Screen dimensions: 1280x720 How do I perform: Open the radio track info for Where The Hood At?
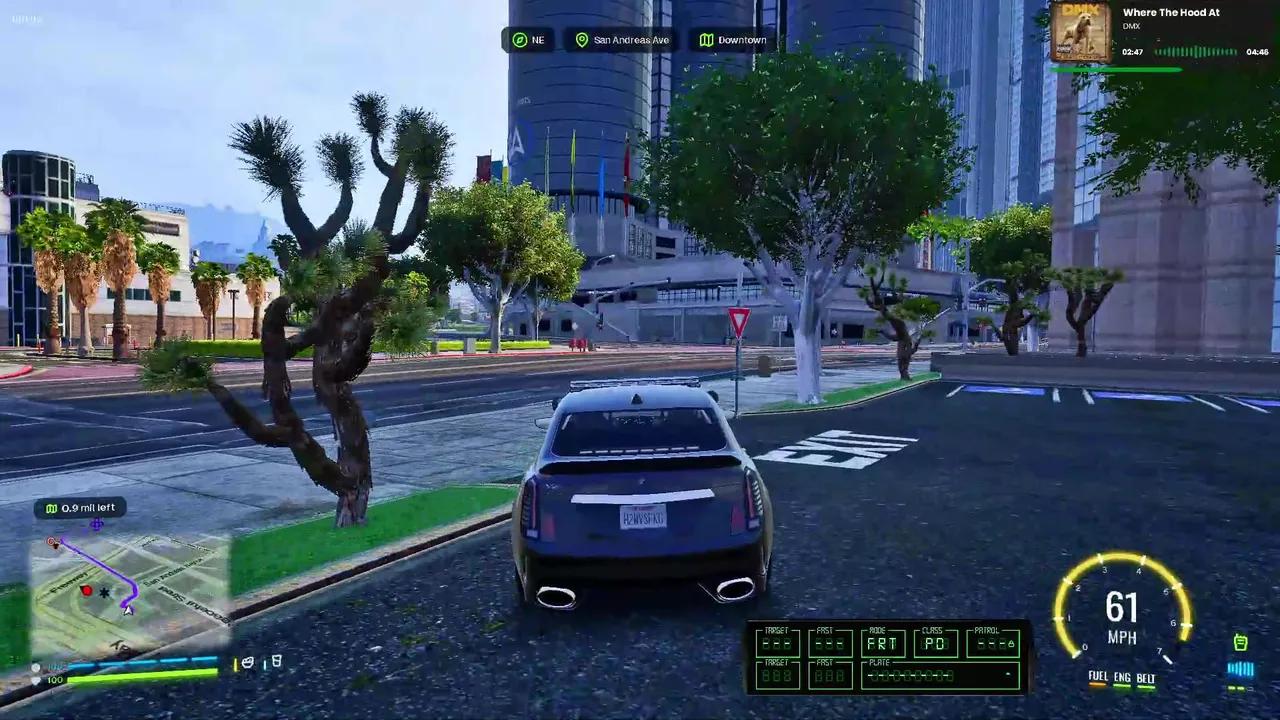[1171, 12]
